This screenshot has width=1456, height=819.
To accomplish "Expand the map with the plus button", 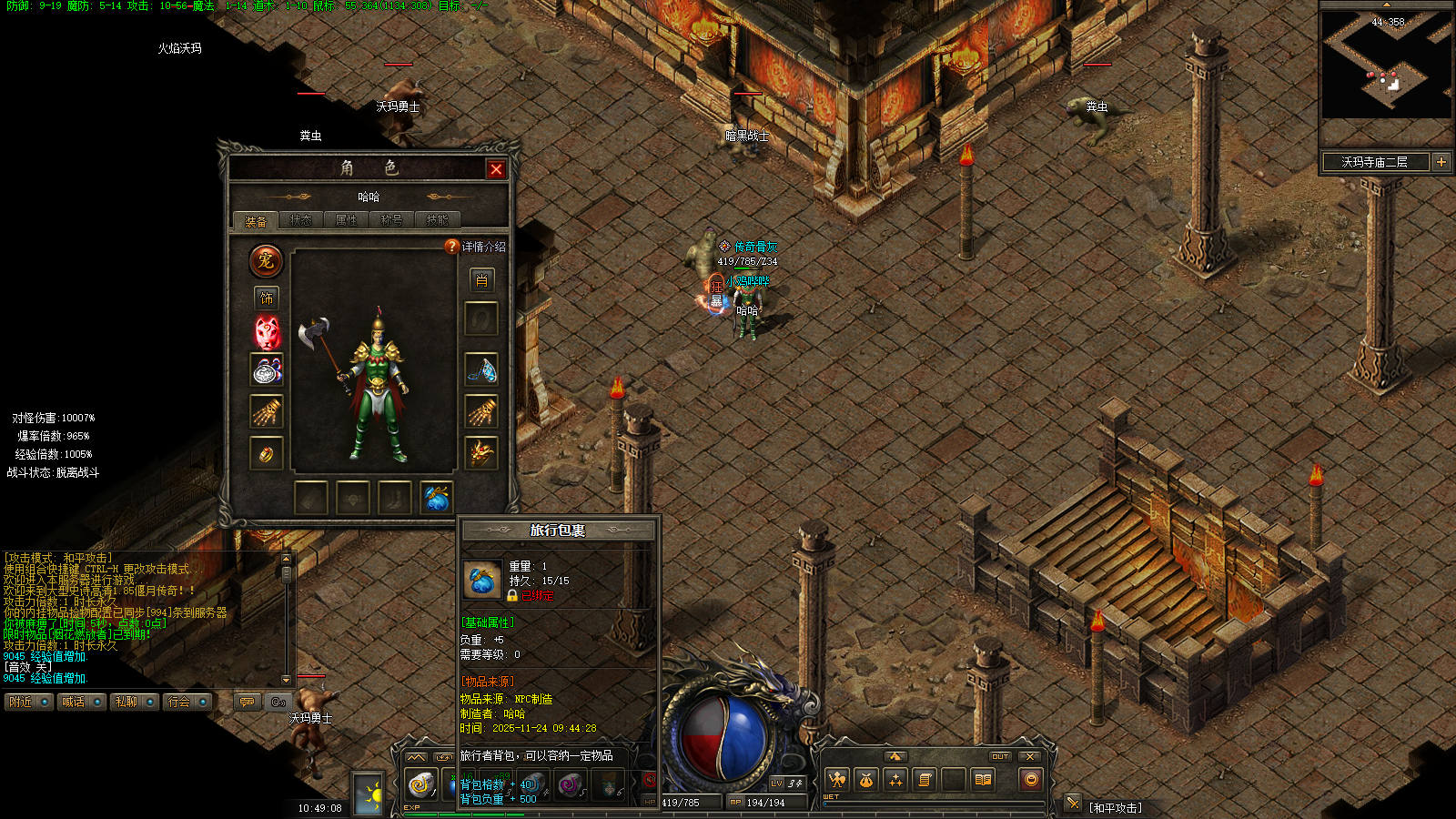I will tap(1441, 162).
